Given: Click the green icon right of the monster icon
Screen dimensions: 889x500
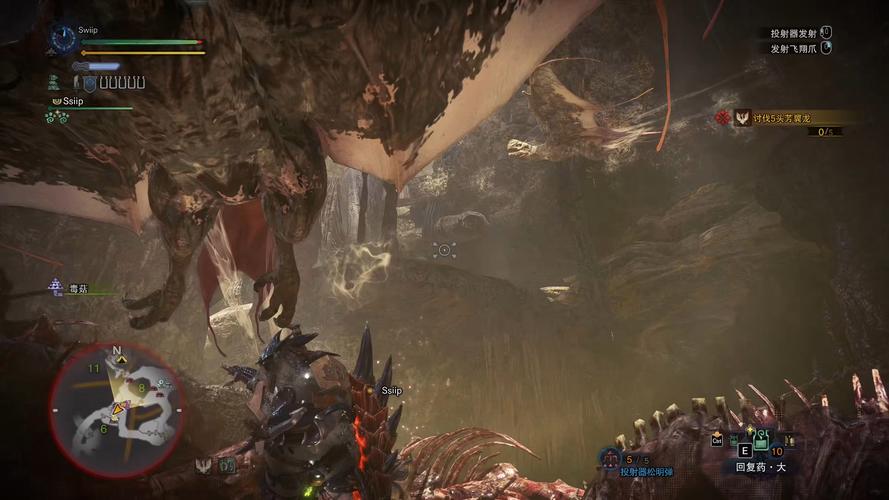Looking at the screenshot, I should click(227, 465).
